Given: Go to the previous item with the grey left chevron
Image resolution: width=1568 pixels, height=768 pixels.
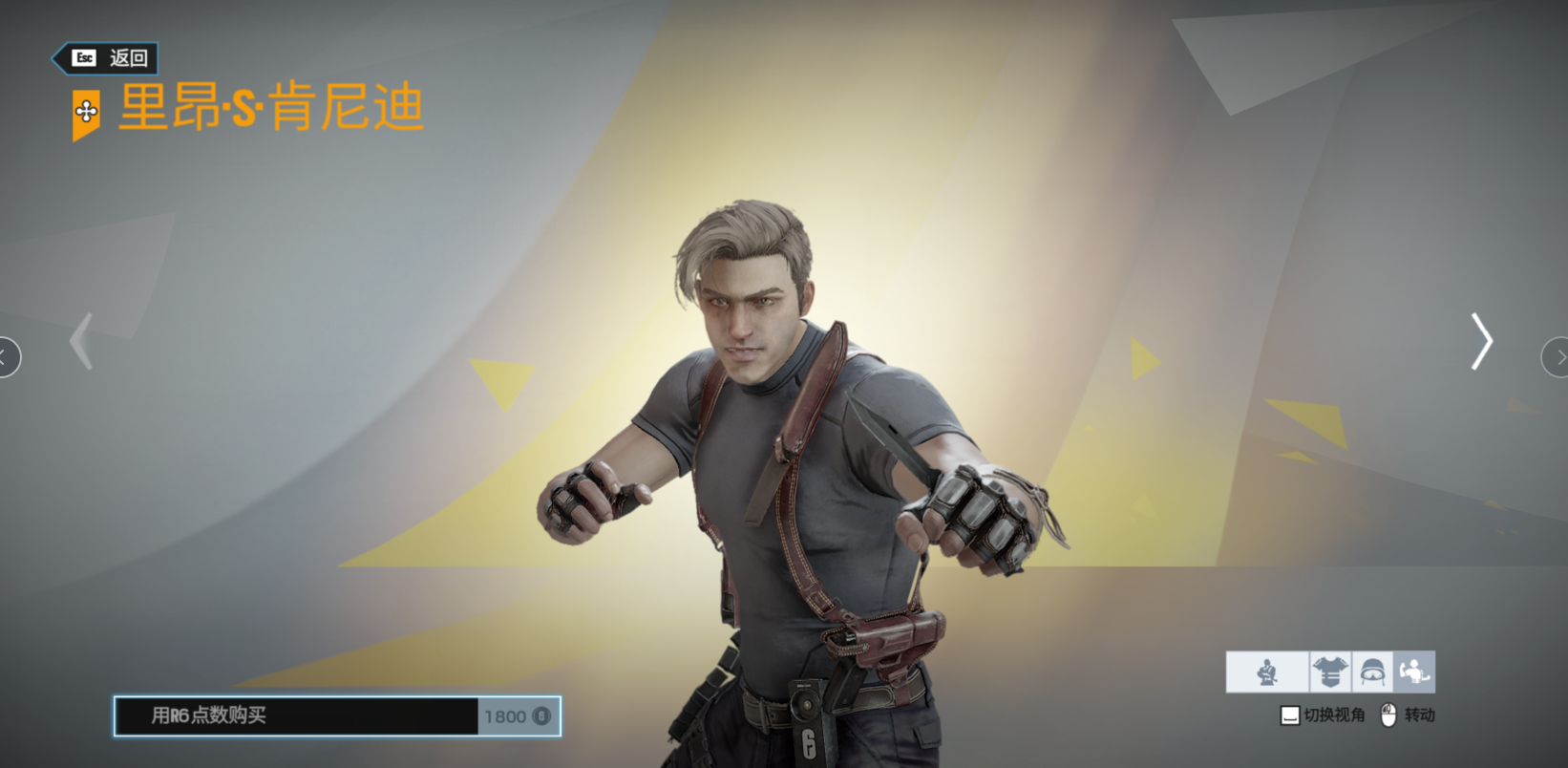Looking at the screenshot, I should tap(83, 341).
